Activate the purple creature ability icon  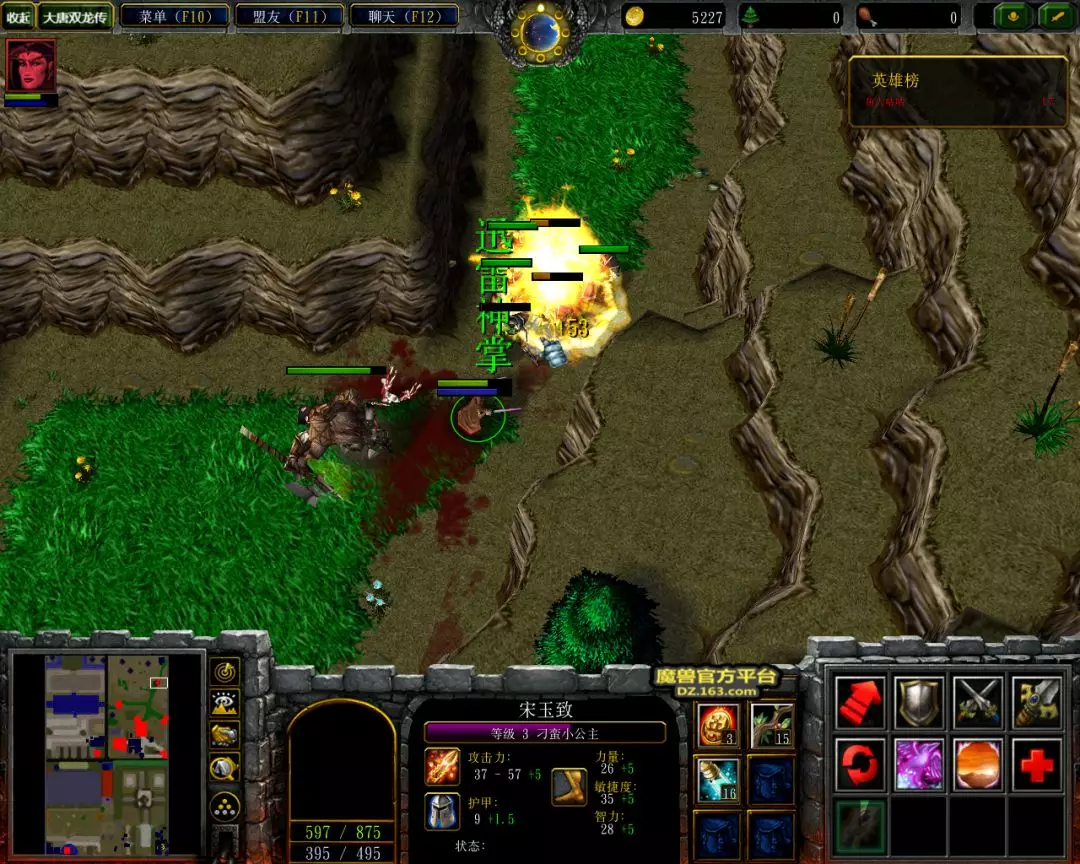918,764
